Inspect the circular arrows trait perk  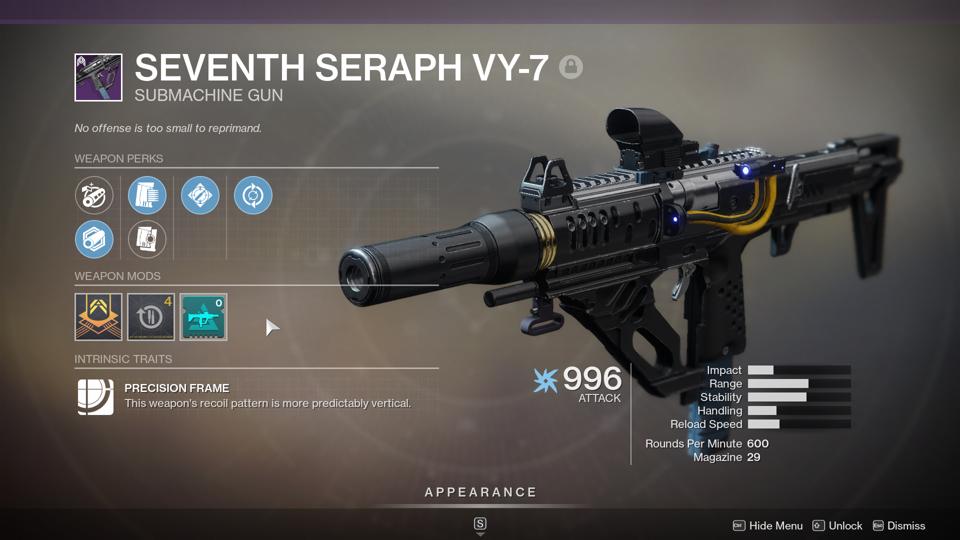pos(253,195)
